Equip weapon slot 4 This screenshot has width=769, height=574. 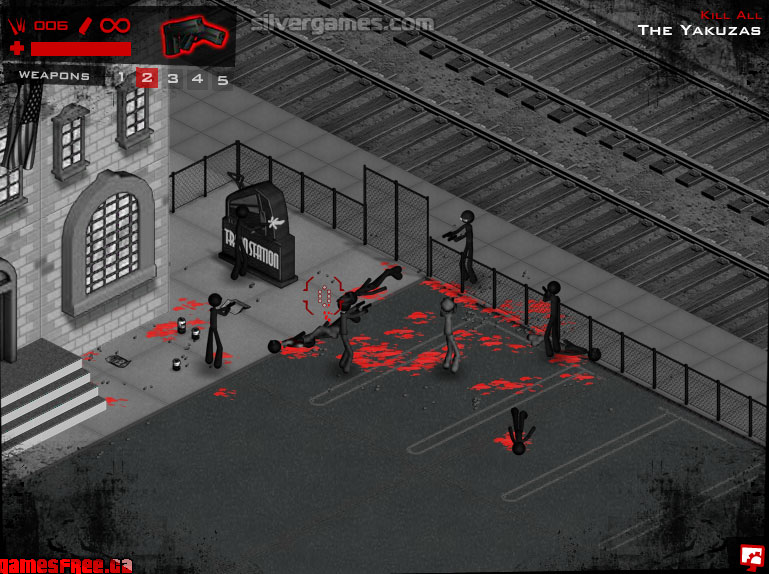click(197, 77)
